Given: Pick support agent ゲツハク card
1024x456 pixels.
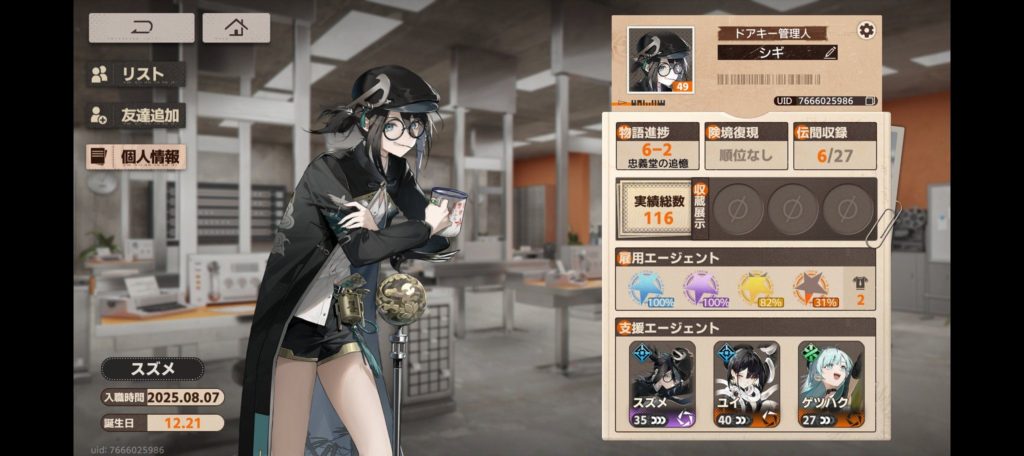Looking at the screenshot, I should pos(832,385).
